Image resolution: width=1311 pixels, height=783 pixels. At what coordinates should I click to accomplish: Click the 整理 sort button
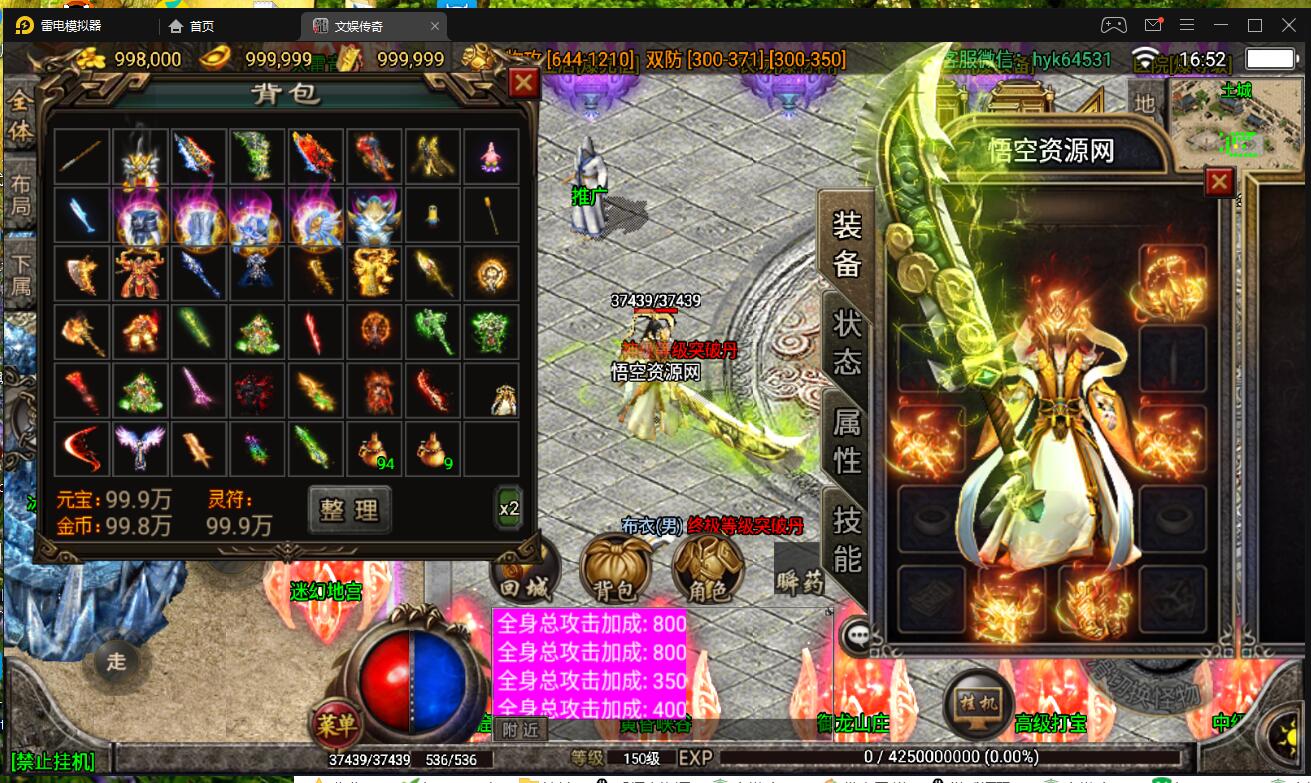(349, 510)
